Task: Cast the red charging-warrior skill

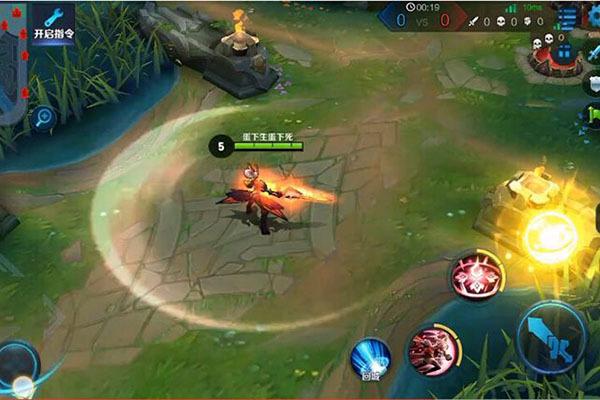Action: [433, 350]
